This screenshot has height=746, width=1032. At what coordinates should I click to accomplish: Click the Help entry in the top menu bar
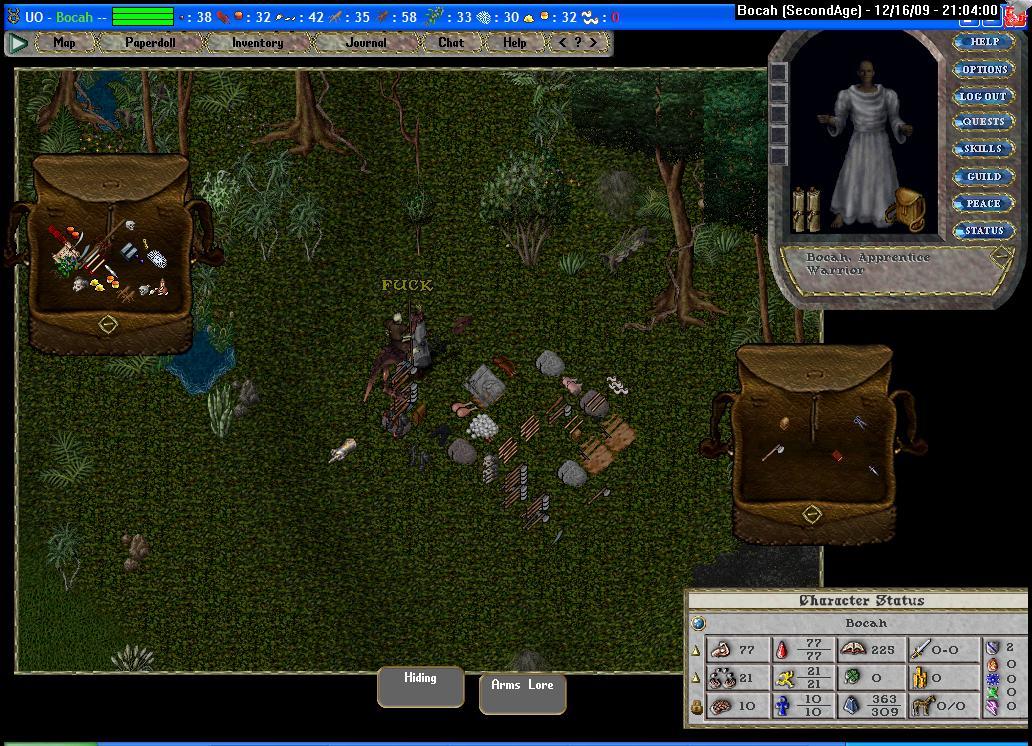click(x=514, y=43)
